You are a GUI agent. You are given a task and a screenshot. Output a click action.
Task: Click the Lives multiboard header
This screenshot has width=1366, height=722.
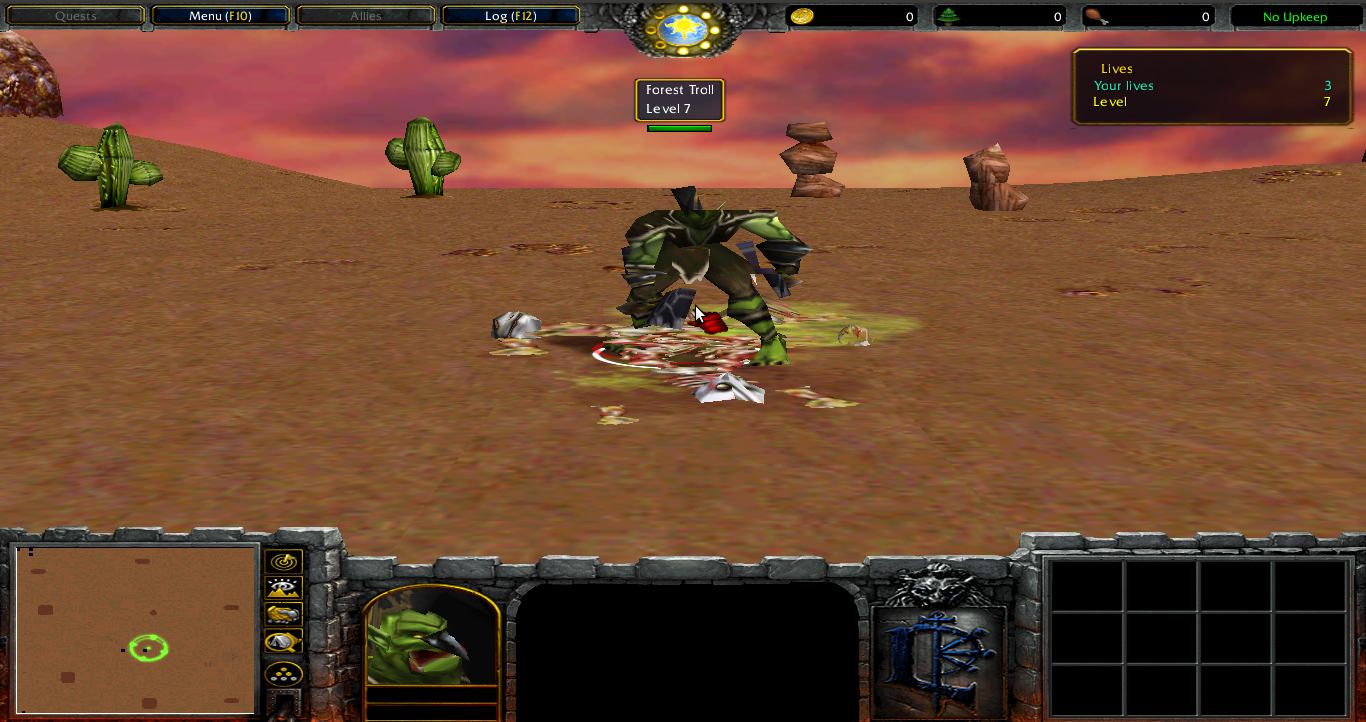(x=1117, y=68)
